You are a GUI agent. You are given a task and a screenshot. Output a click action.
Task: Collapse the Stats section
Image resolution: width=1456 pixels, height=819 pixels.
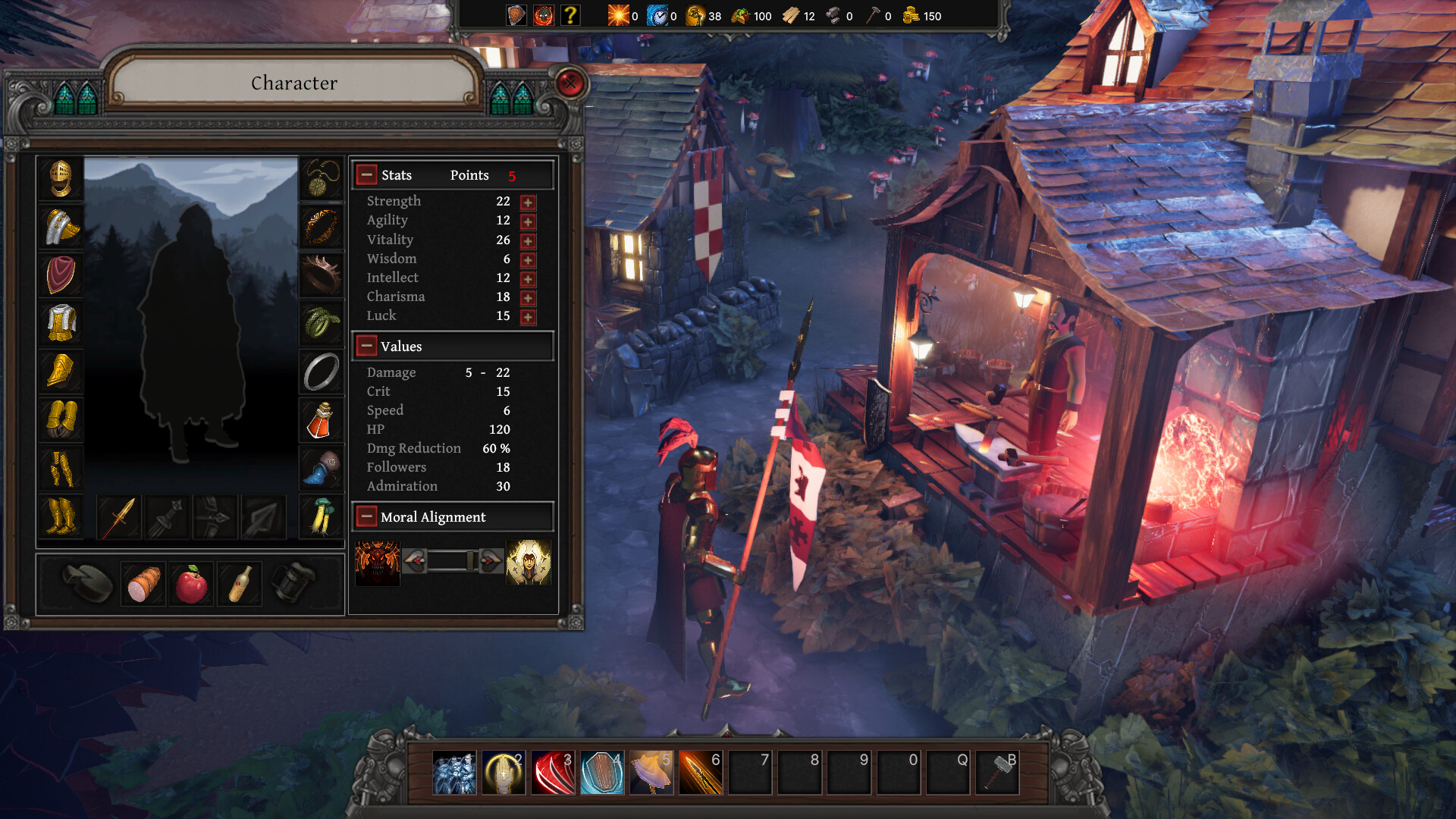click(367, 174)
